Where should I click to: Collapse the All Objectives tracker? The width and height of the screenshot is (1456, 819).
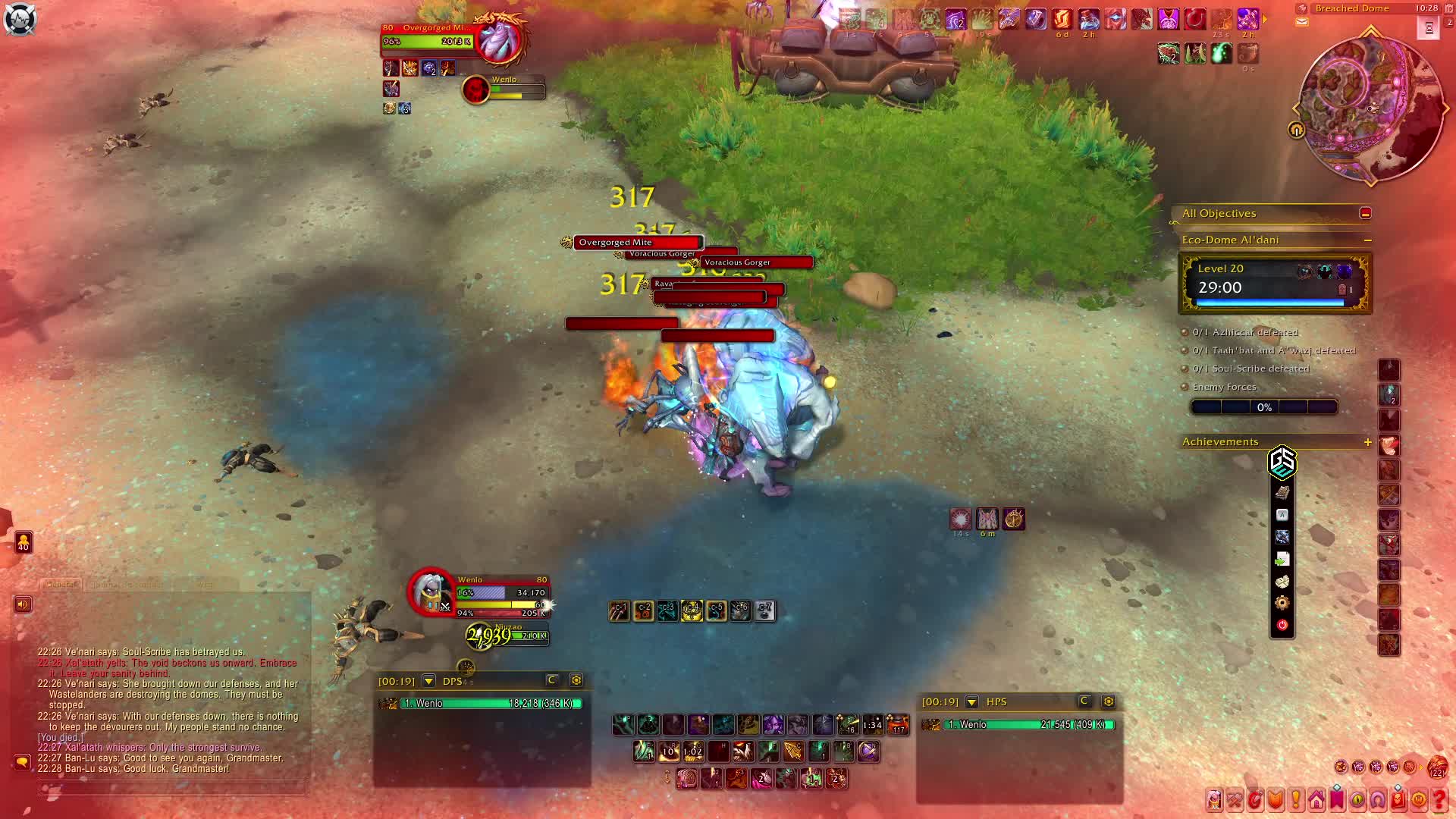point(1365,214)
